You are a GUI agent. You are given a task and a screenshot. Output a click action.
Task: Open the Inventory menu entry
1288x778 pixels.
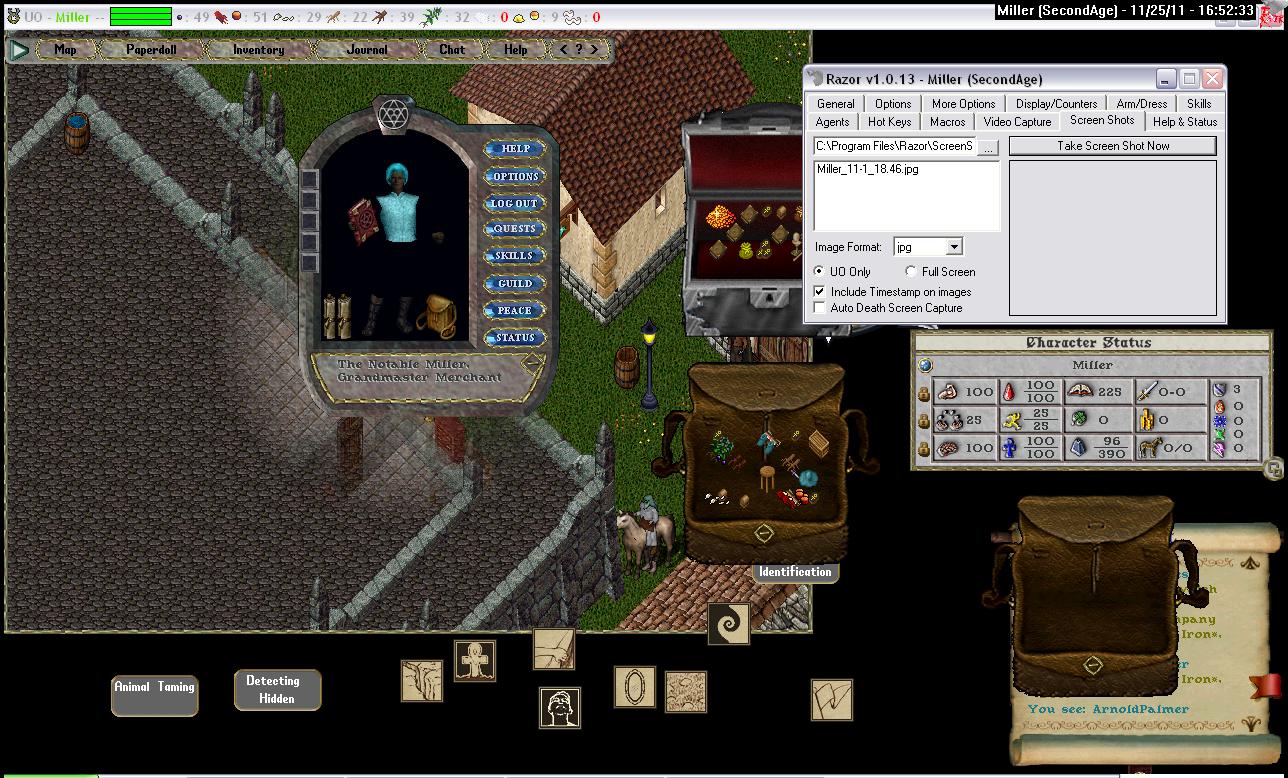pyautogui.click(x=258, y=49)
